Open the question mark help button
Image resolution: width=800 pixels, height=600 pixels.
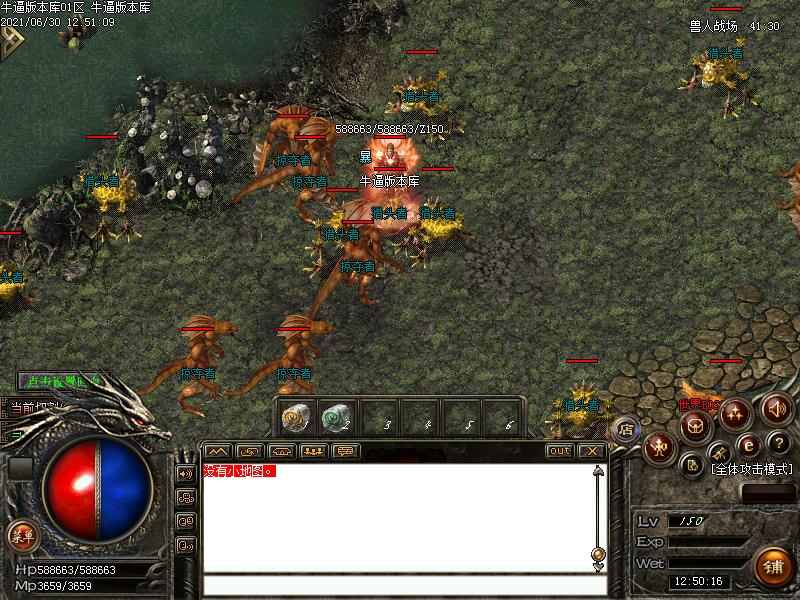click(777, 443)
